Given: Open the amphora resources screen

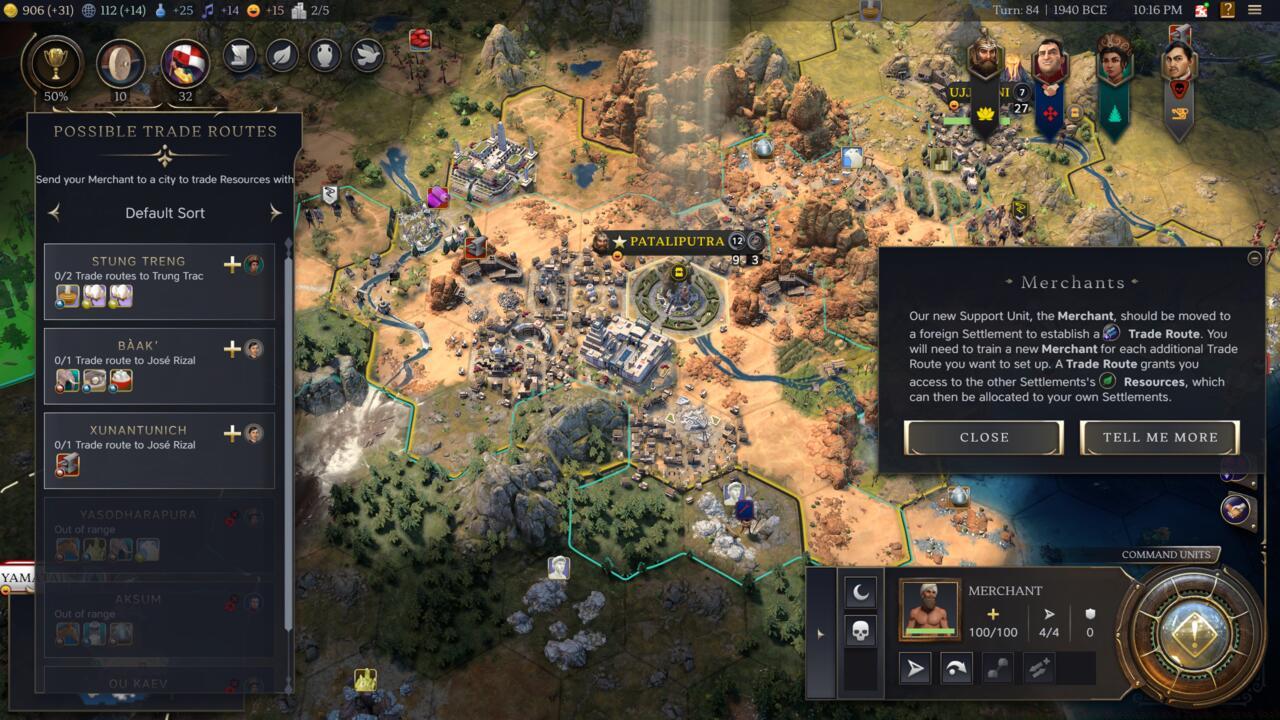Looking at the screenshot, I should point(324,55).
